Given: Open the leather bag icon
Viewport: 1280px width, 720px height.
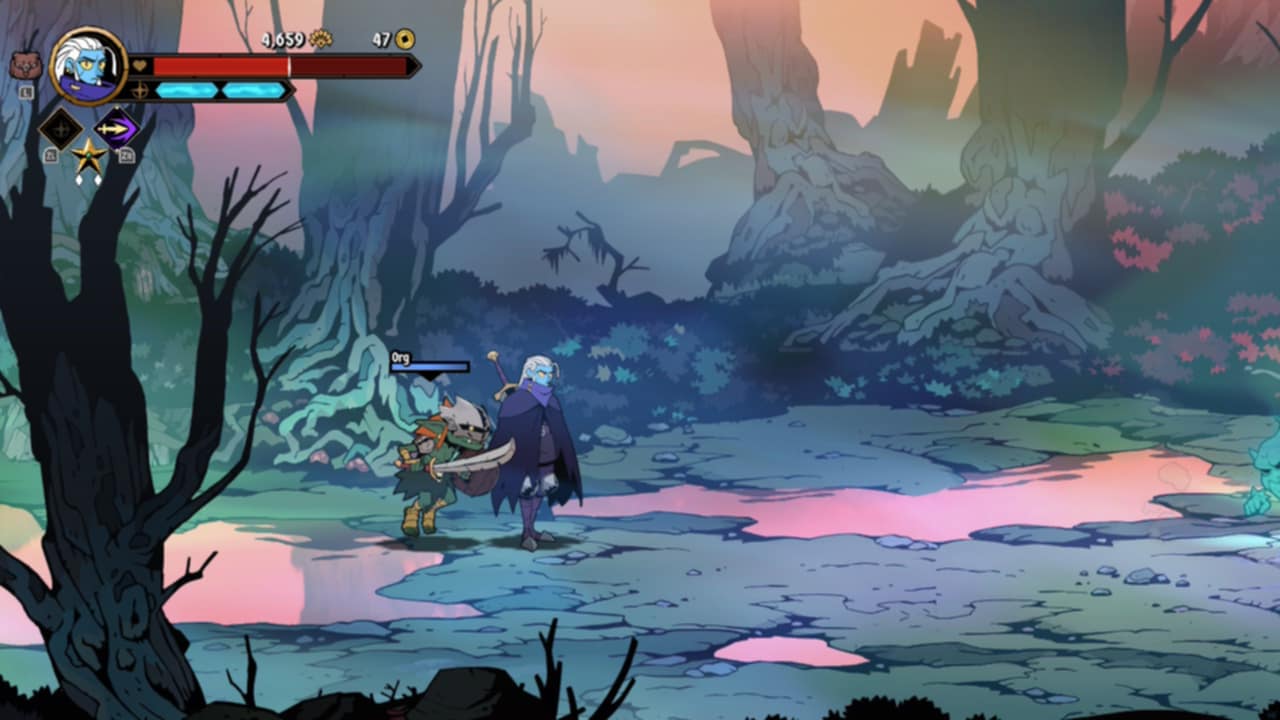Looking at the screenshot, I should tap(24, 67).
